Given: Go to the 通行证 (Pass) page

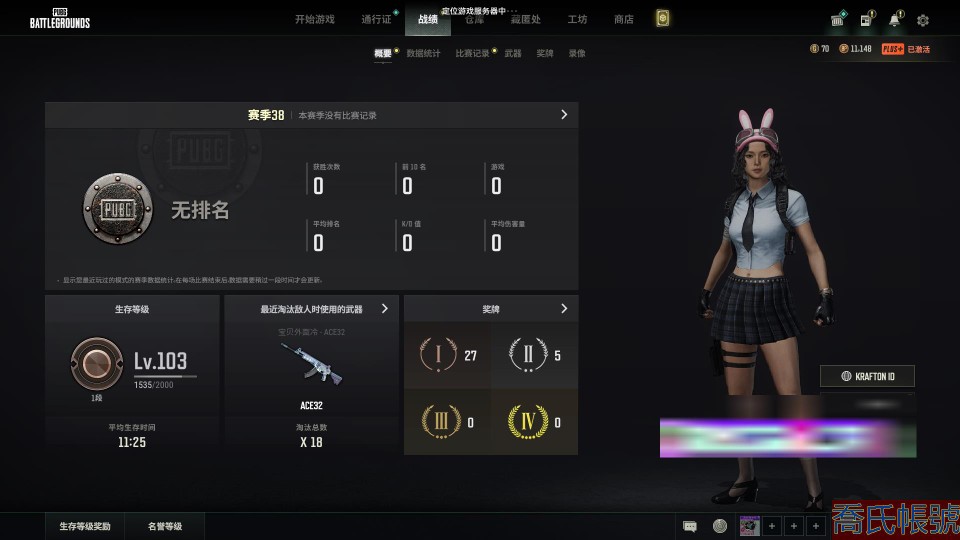Looking at the screenshot, I should (376, 19).
